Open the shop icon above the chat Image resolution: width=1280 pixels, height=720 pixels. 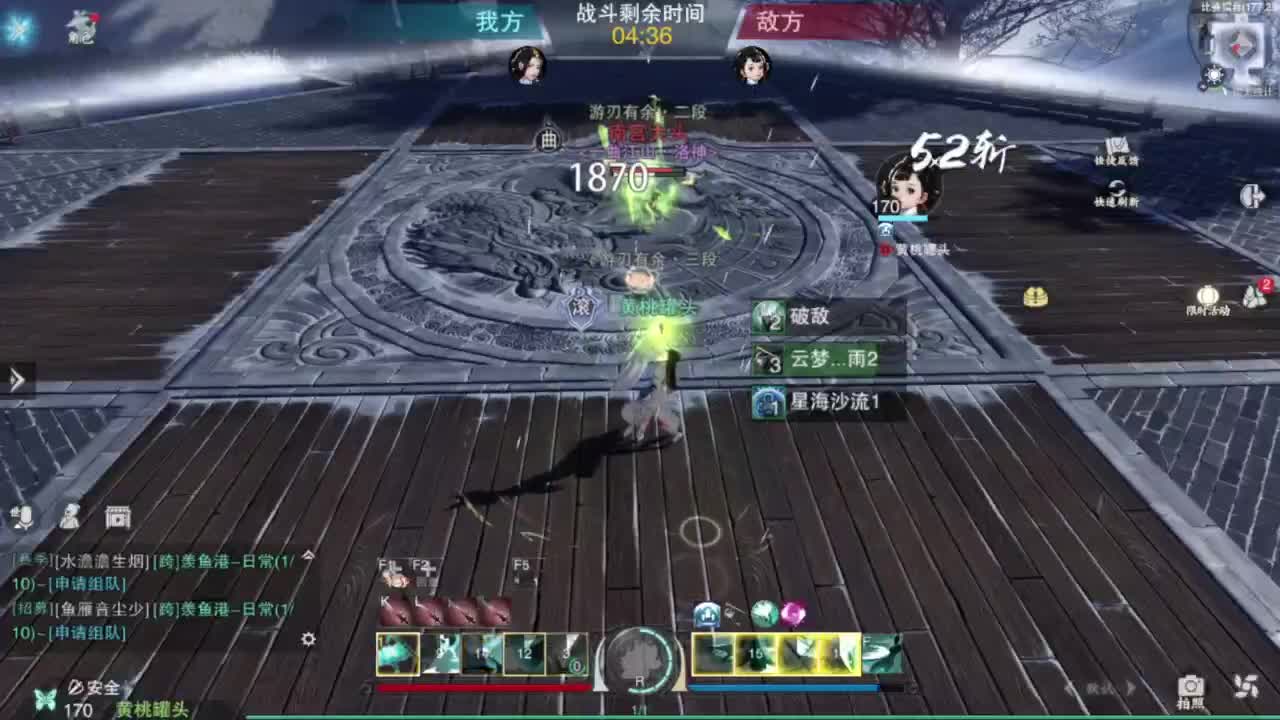tap(118, 517)
